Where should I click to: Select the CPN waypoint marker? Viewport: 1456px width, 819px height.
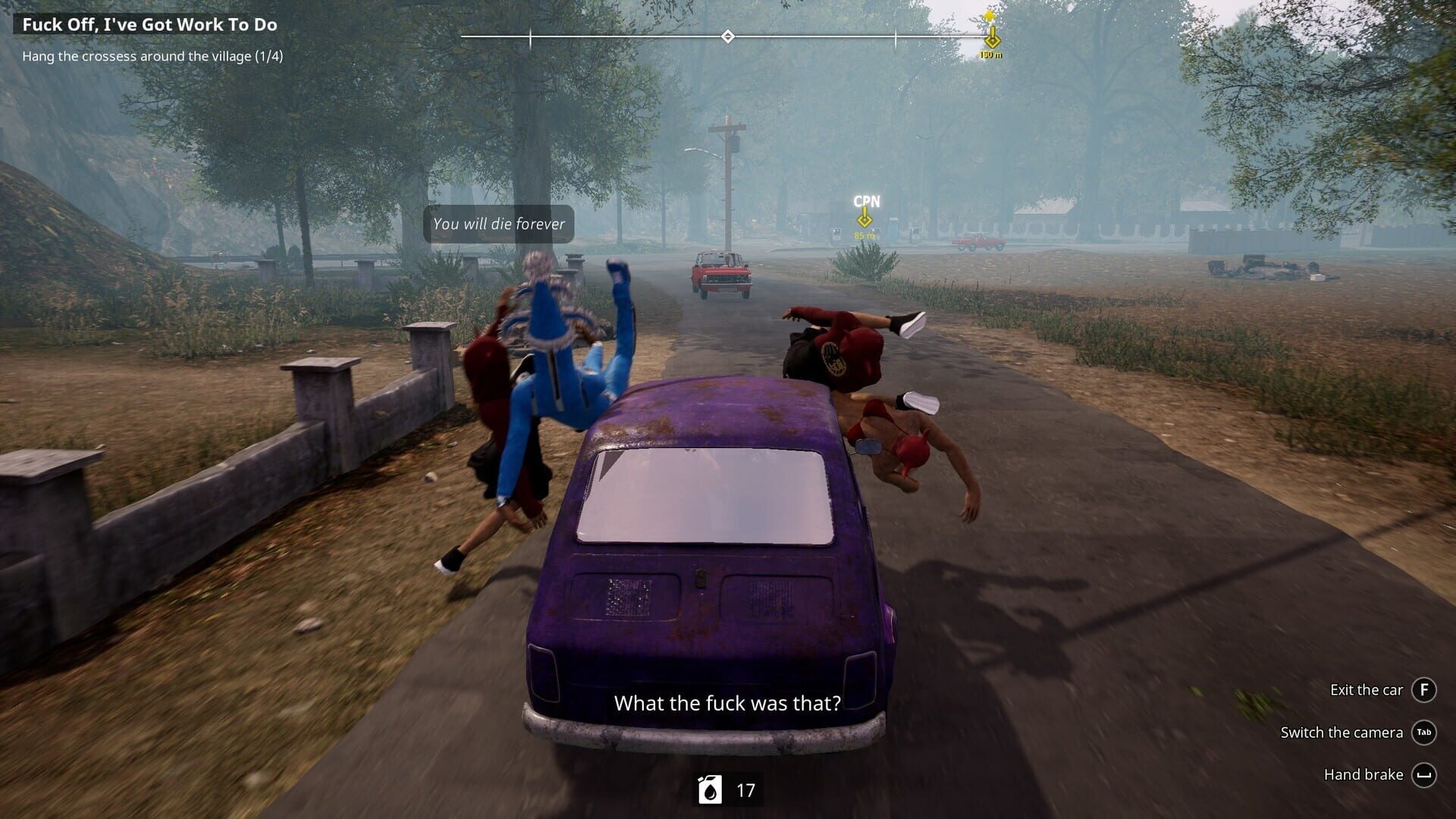coord(864,219)
